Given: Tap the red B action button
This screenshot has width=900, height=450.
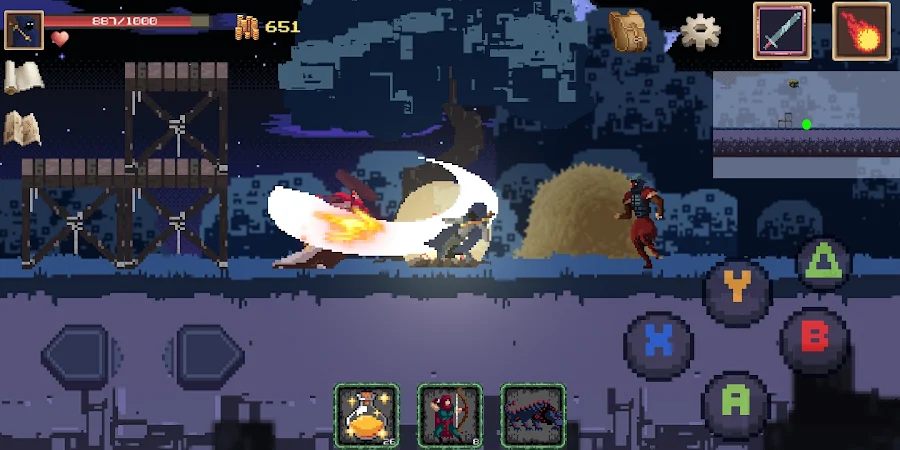Looking at the screenshot, I should (814, 338).
